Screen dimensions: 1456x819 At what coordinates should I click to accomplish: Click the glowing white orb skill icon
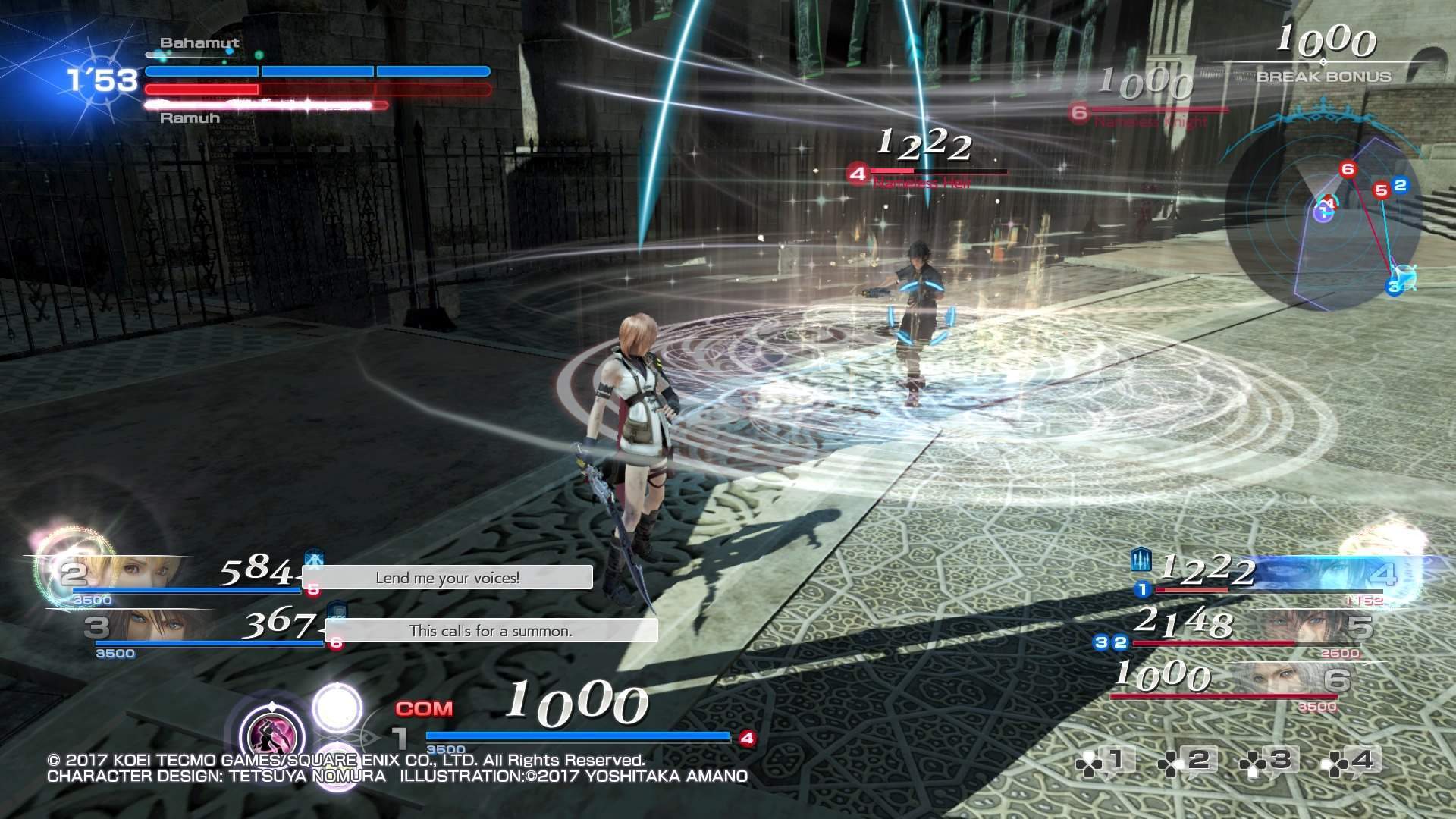[337, 707]
